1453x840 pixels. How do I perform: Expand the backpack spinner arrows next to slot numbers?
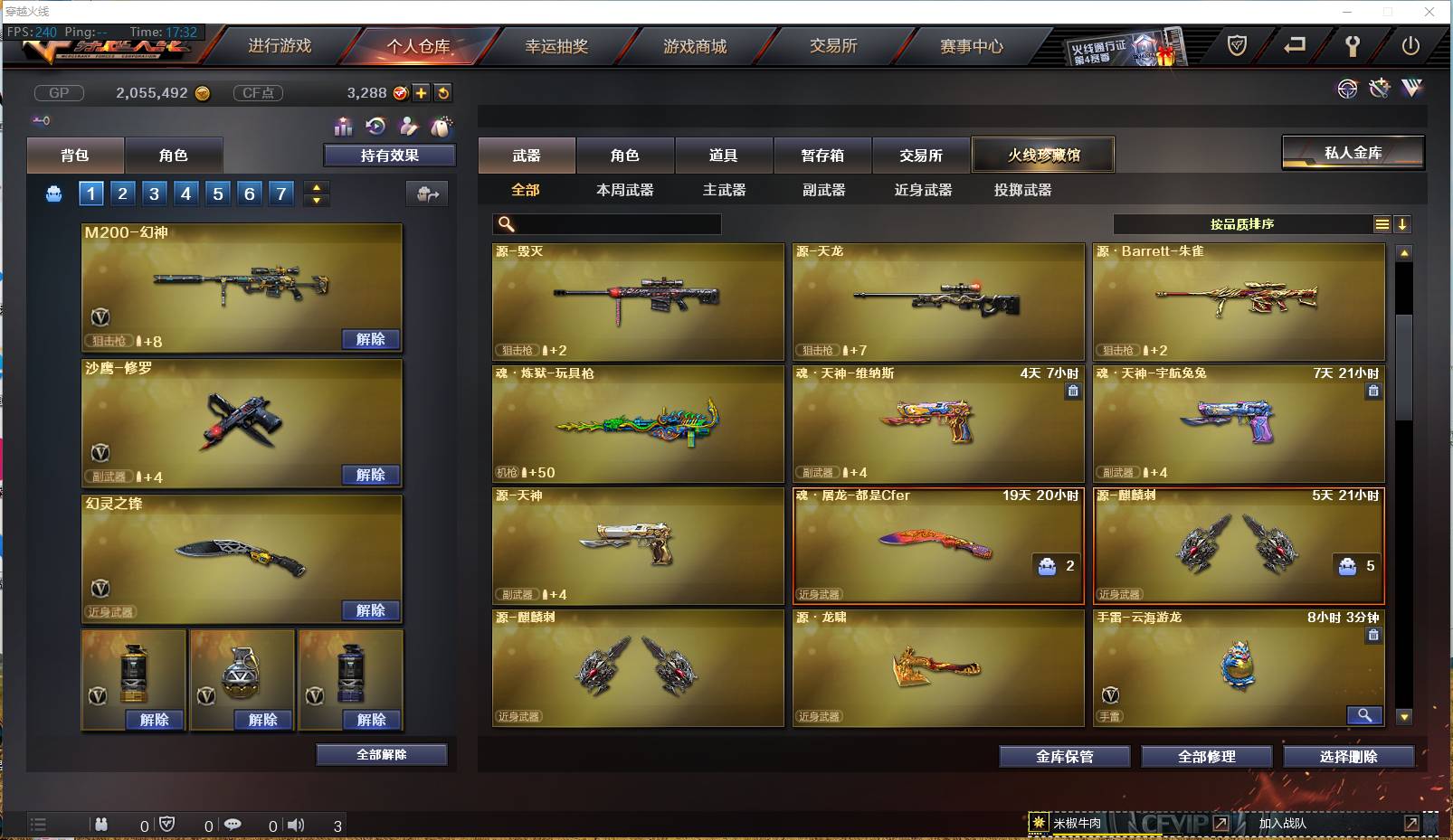click(315, 193)
